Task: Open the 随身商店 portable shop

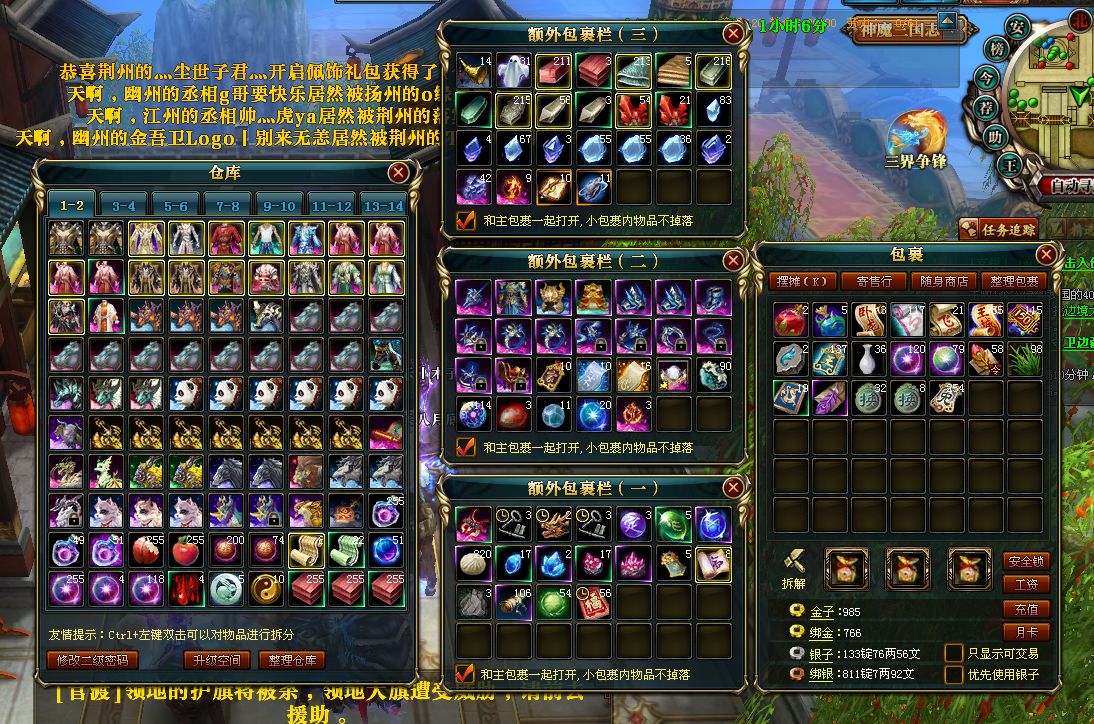Action: coord(943,281)
